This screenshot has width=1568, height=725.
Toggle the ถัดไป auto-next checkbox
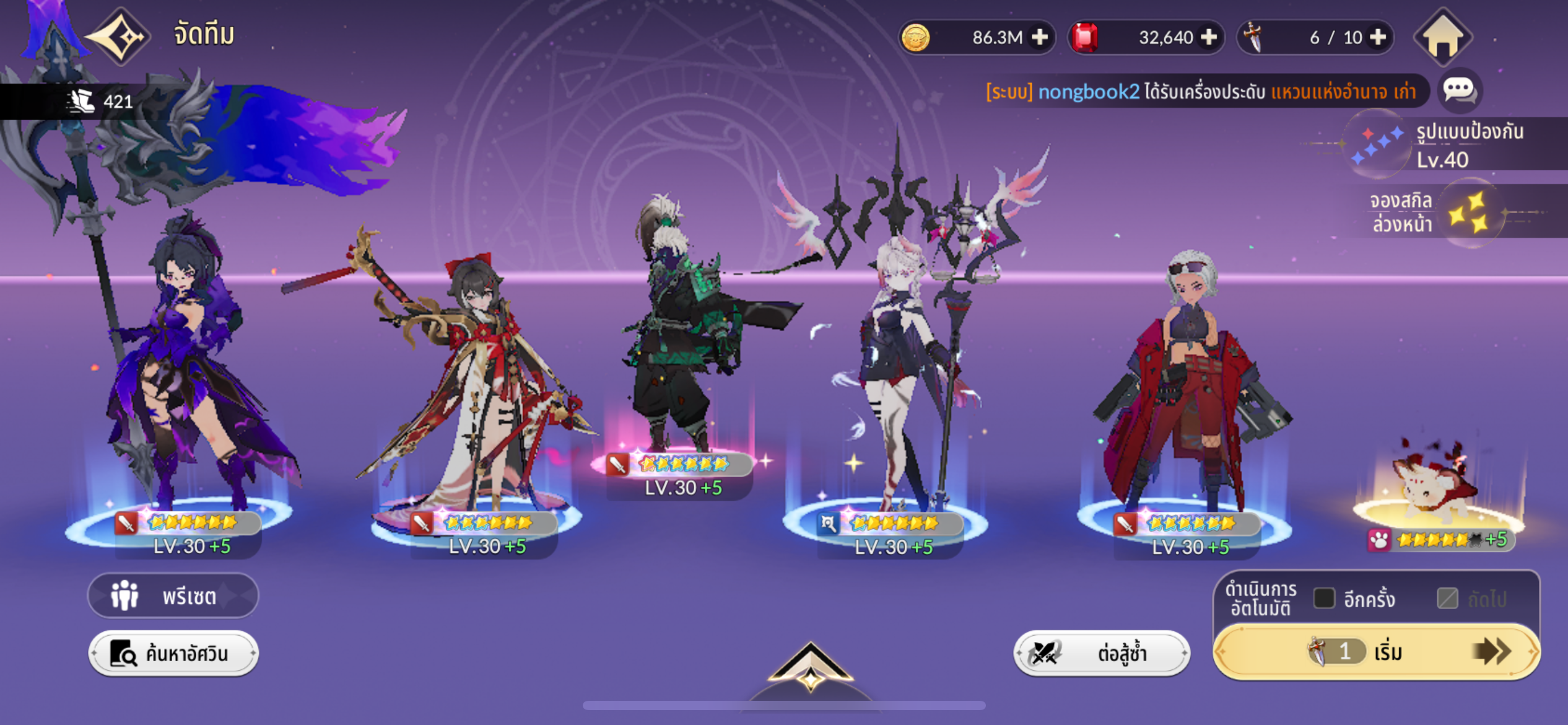pos(1447,599)
